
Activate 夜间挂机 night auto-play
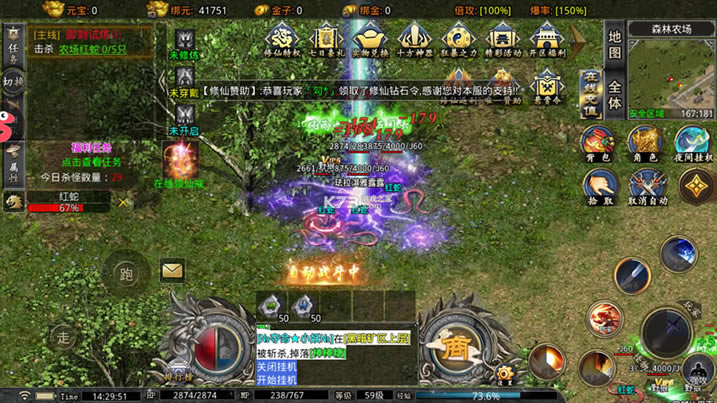click(692, 144)
